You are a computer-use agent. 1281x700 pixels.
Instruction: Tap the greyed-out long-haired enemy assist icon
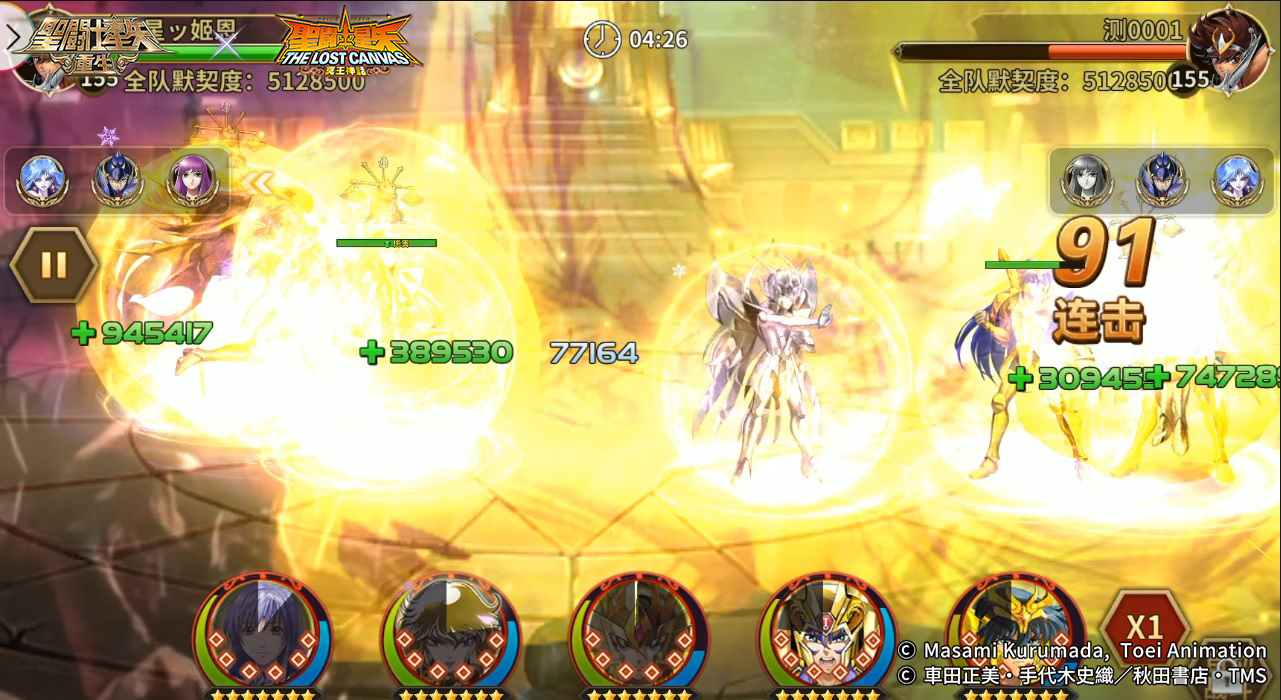coord(1087,180)
